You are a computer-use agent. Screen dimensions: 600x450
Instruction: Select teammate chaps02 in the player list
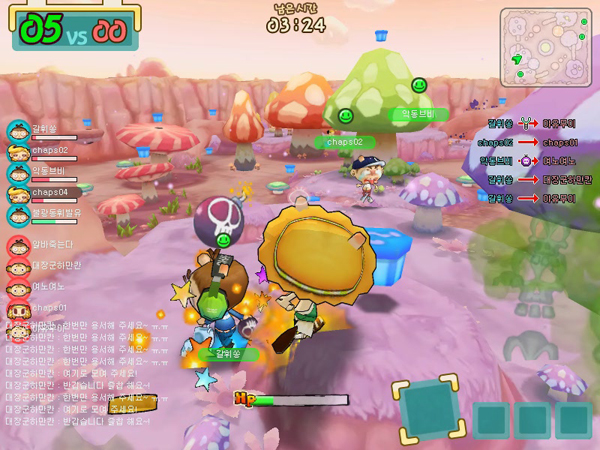(48, 151)
